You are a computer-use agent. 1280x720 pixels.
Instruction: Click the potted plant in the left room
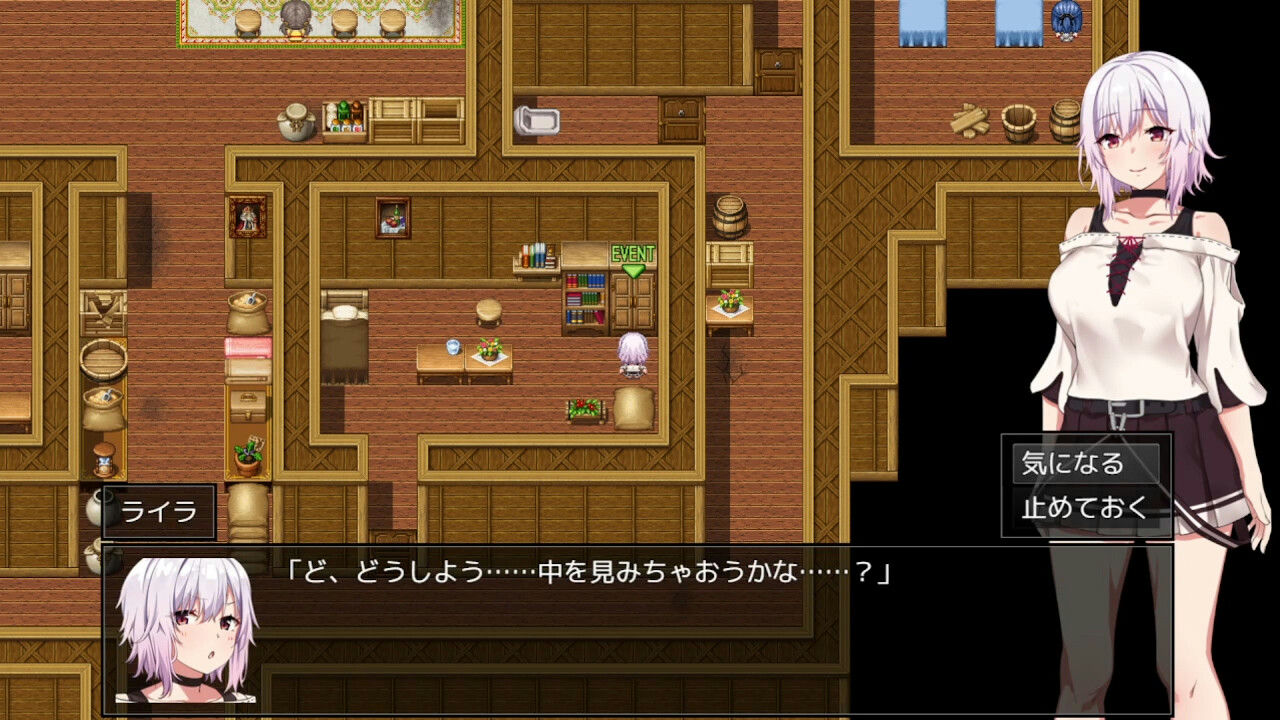[x=247, y=455]
